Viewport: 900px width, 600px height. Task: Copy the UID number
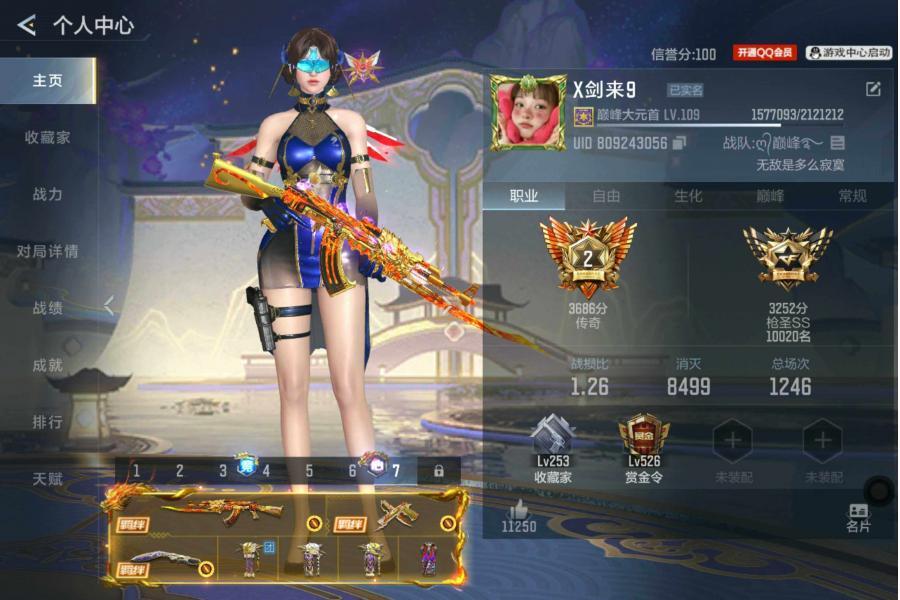680,143
